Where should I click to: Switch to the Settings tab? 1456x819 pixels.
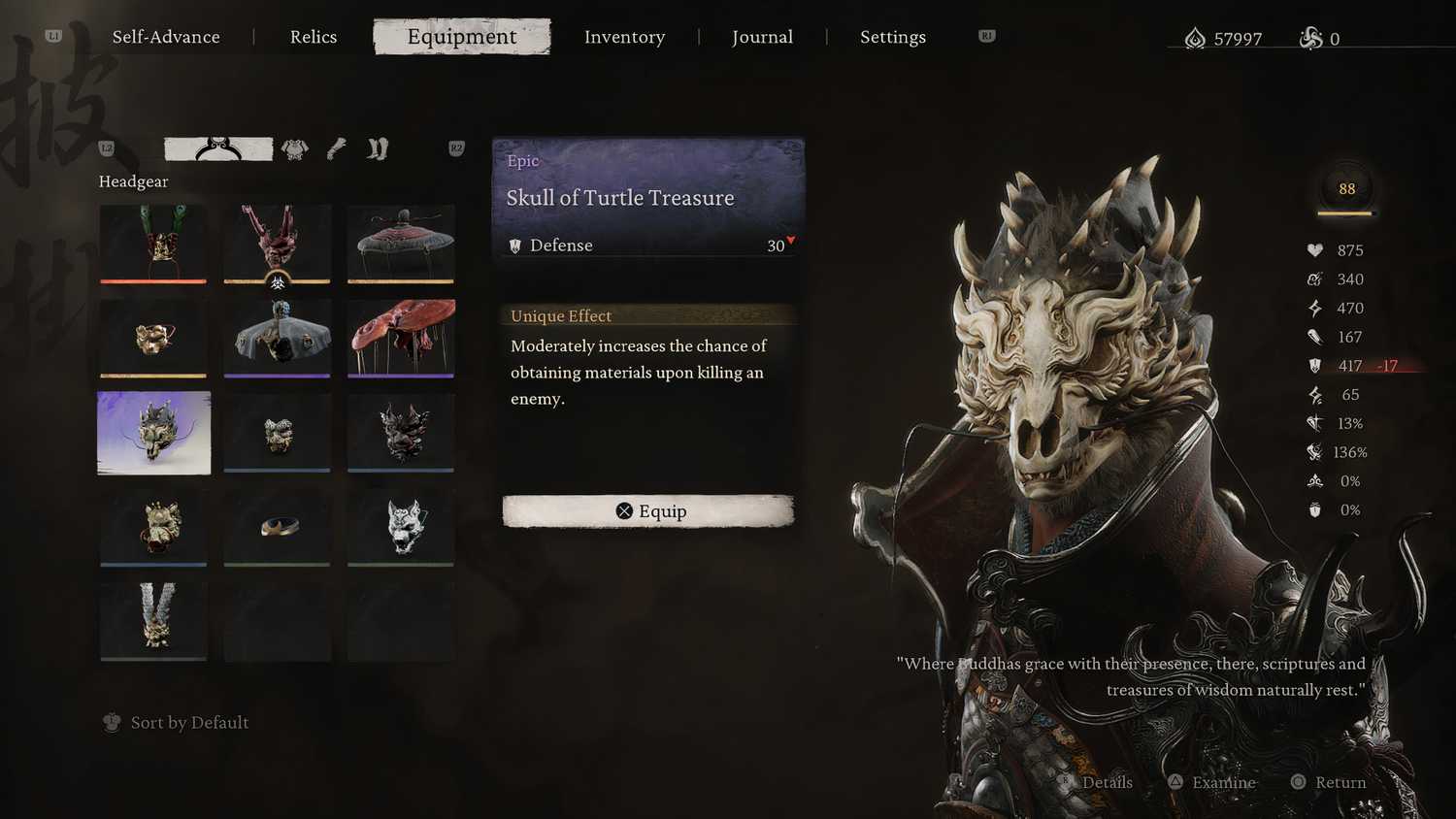[892, 37]
